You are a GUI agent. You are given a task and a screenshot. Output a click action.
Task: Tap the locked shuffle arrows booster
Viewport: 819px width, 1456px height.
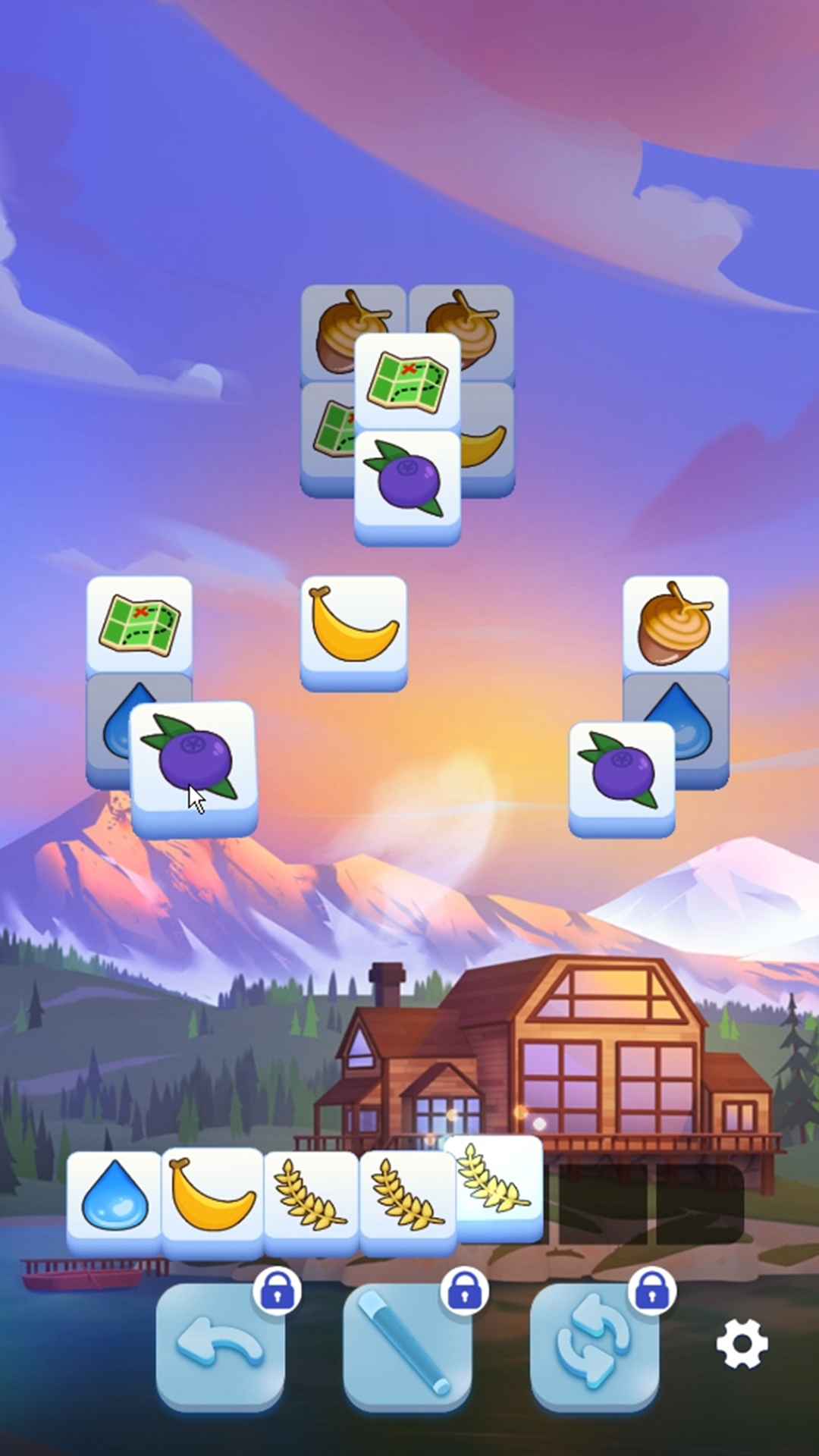(x=595, y=1346)
